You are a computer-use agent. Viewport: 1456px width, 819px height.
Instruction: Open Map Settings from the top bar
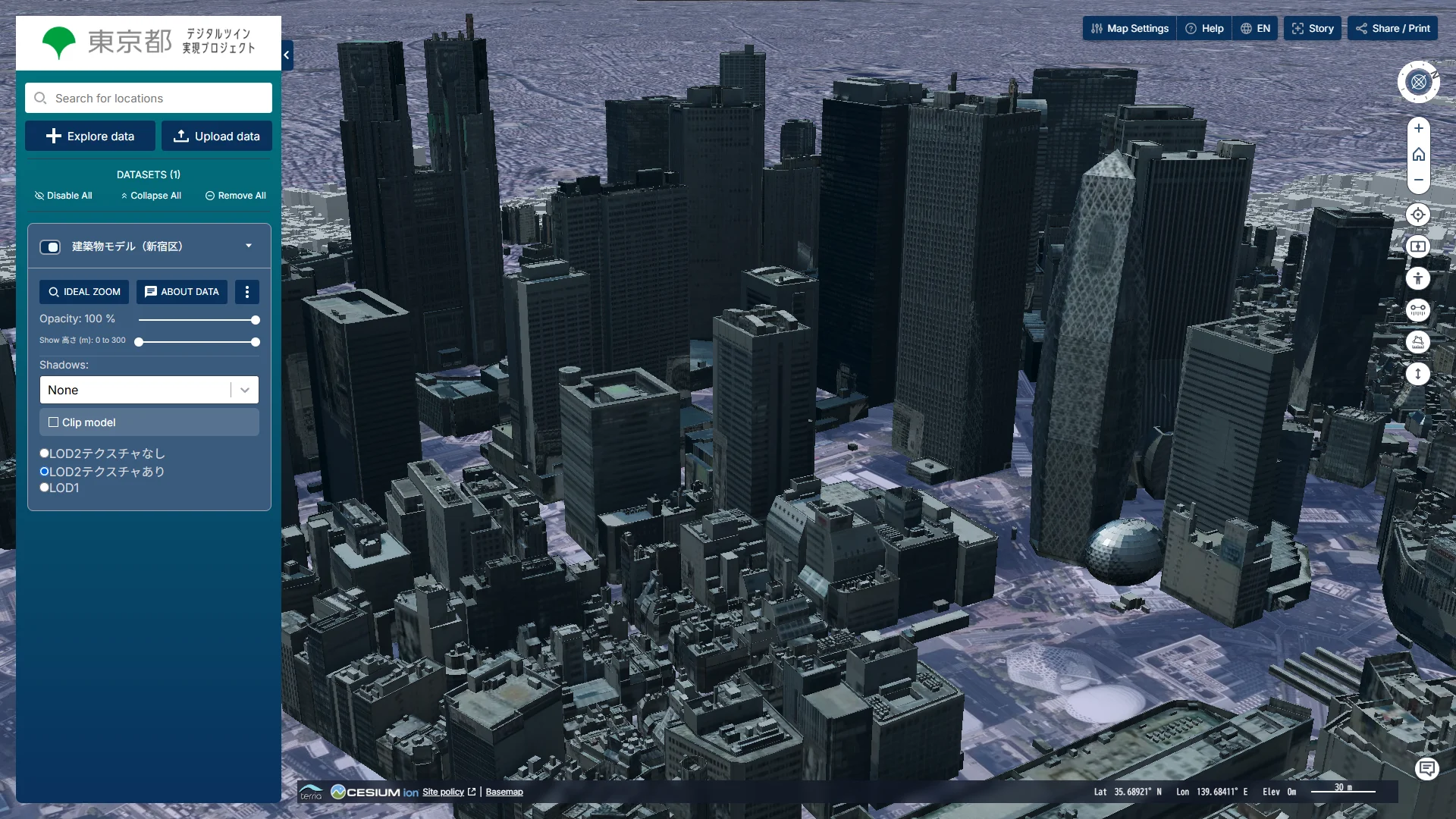1128,28
